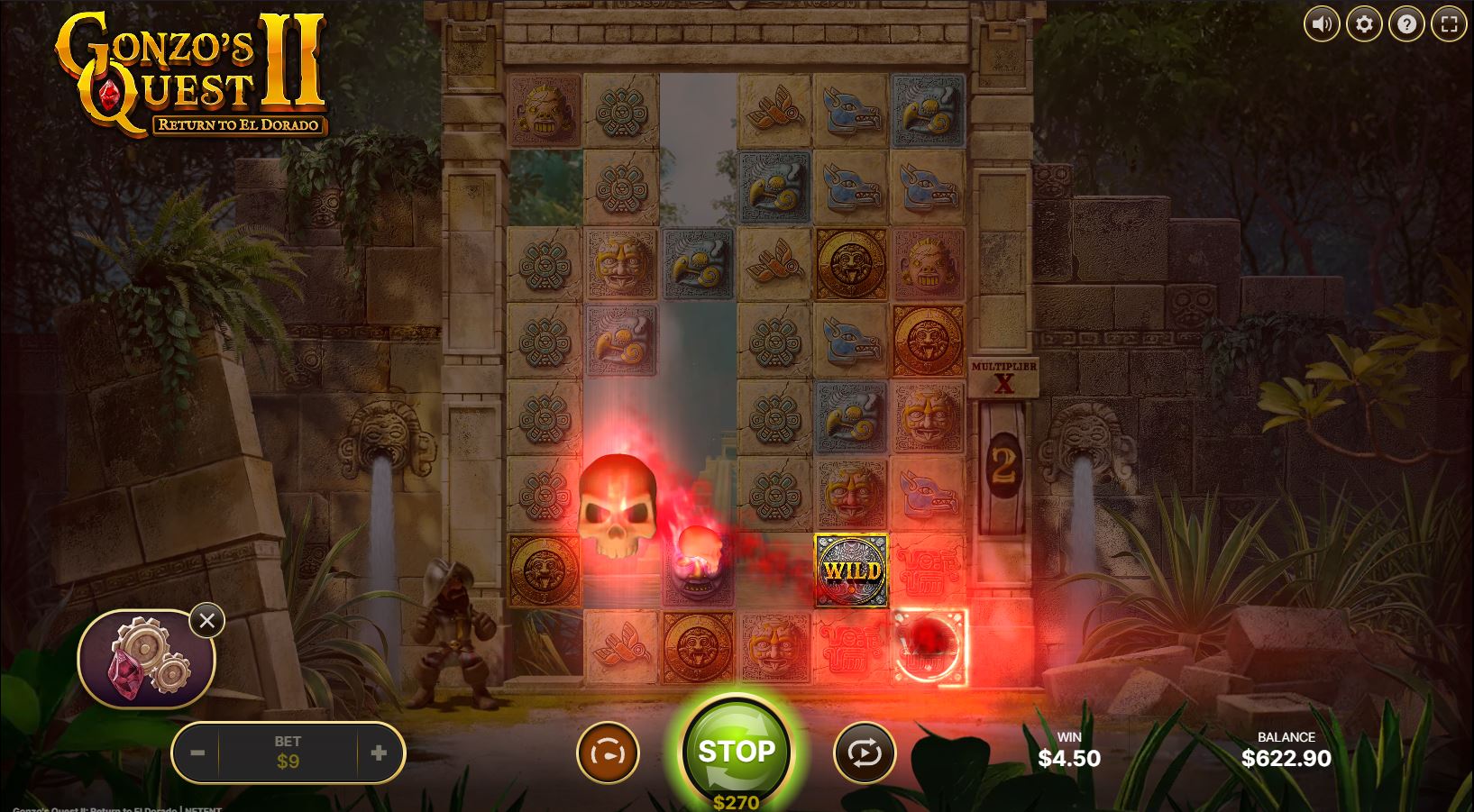This screenshot has height=812, width=1474.
Task: Open the autoplay spin options
Action: coord(865,752)
